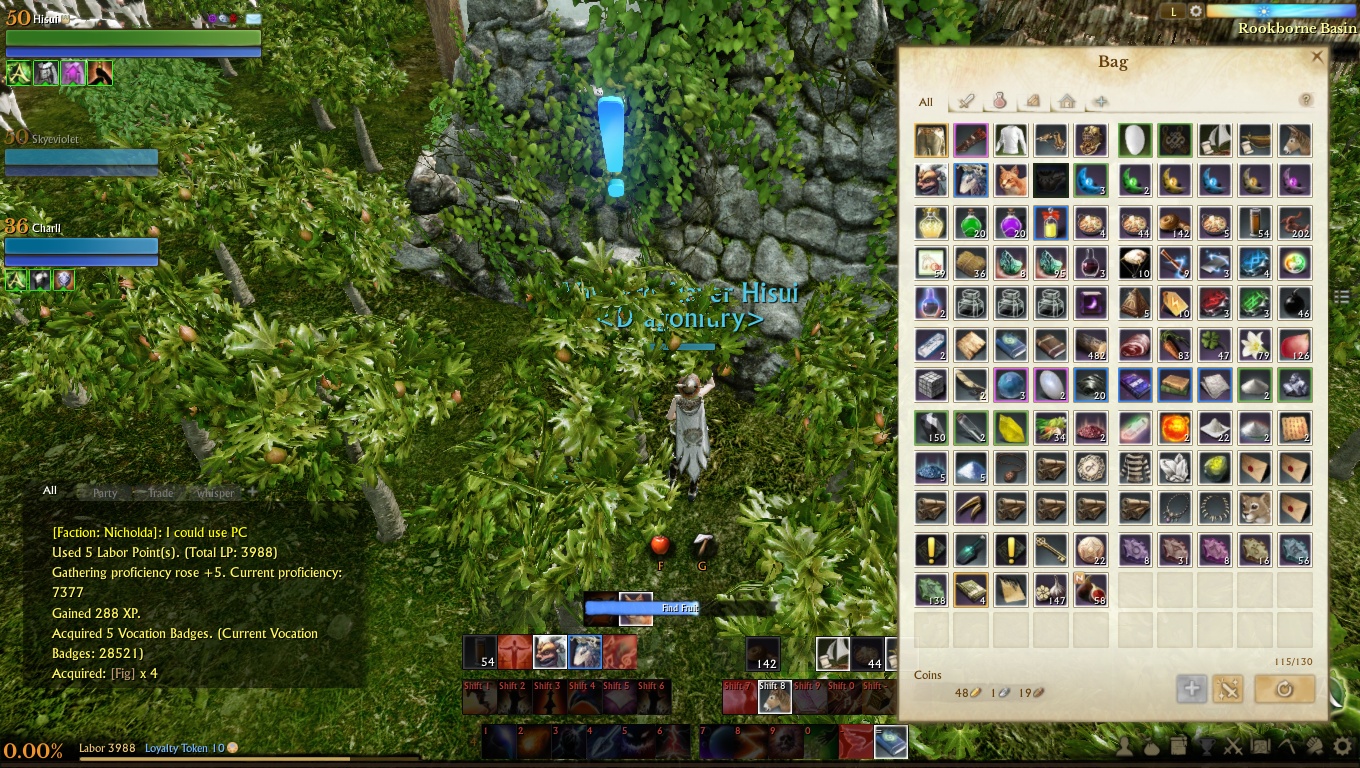Open the quest journal icon
Image resolution: width=1360 pixels, height=768 pixels.
(x=1178, y=746)
